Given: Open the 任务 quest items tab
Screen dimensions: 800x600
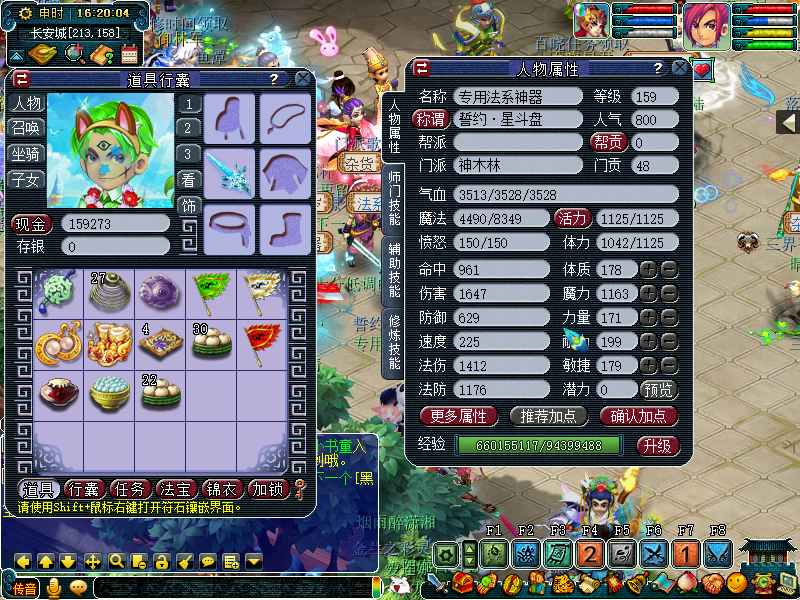Looking at the screenshot, I should (x=130, y=489).
